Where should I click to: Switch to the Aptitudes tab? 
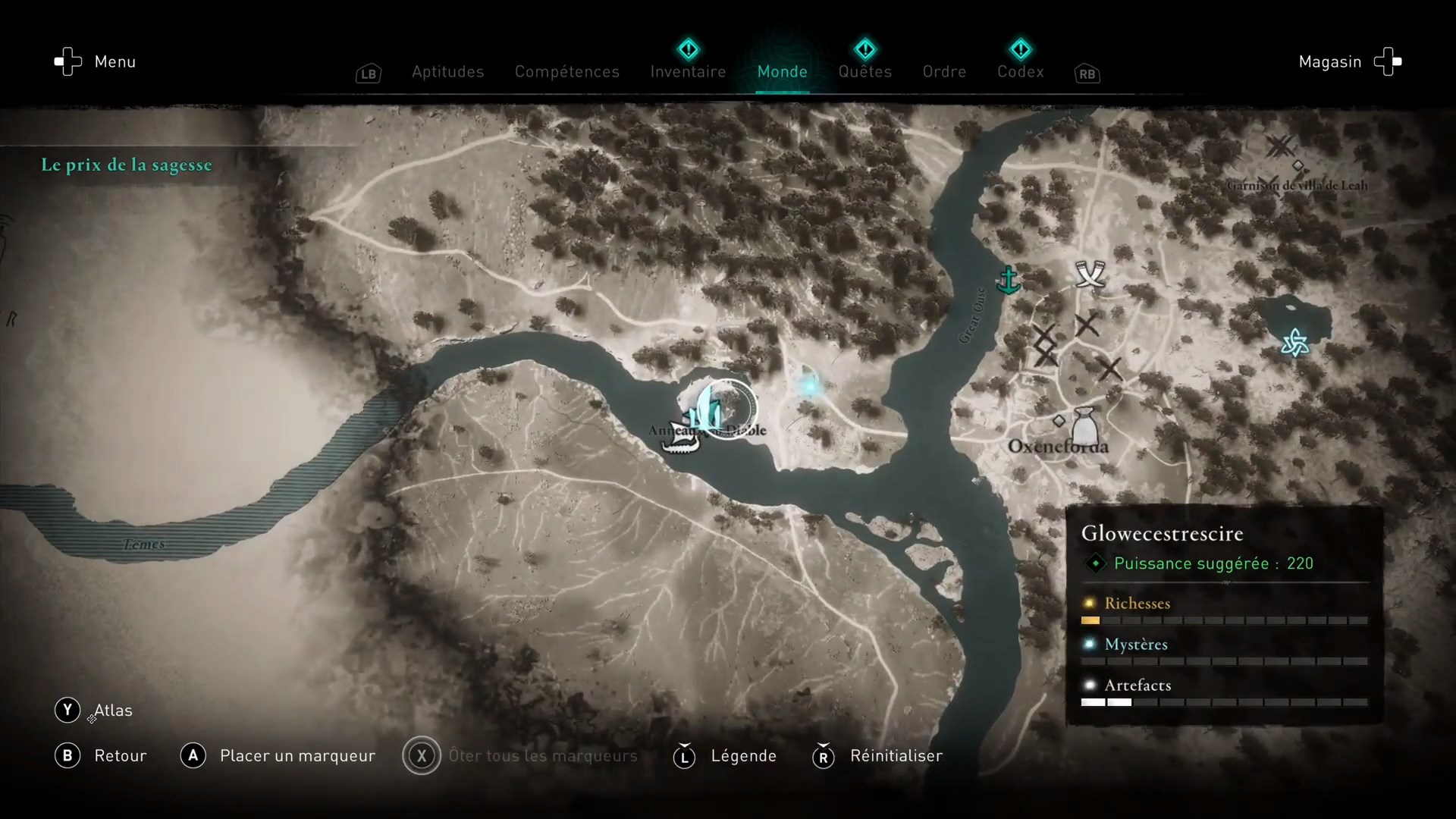447,72
